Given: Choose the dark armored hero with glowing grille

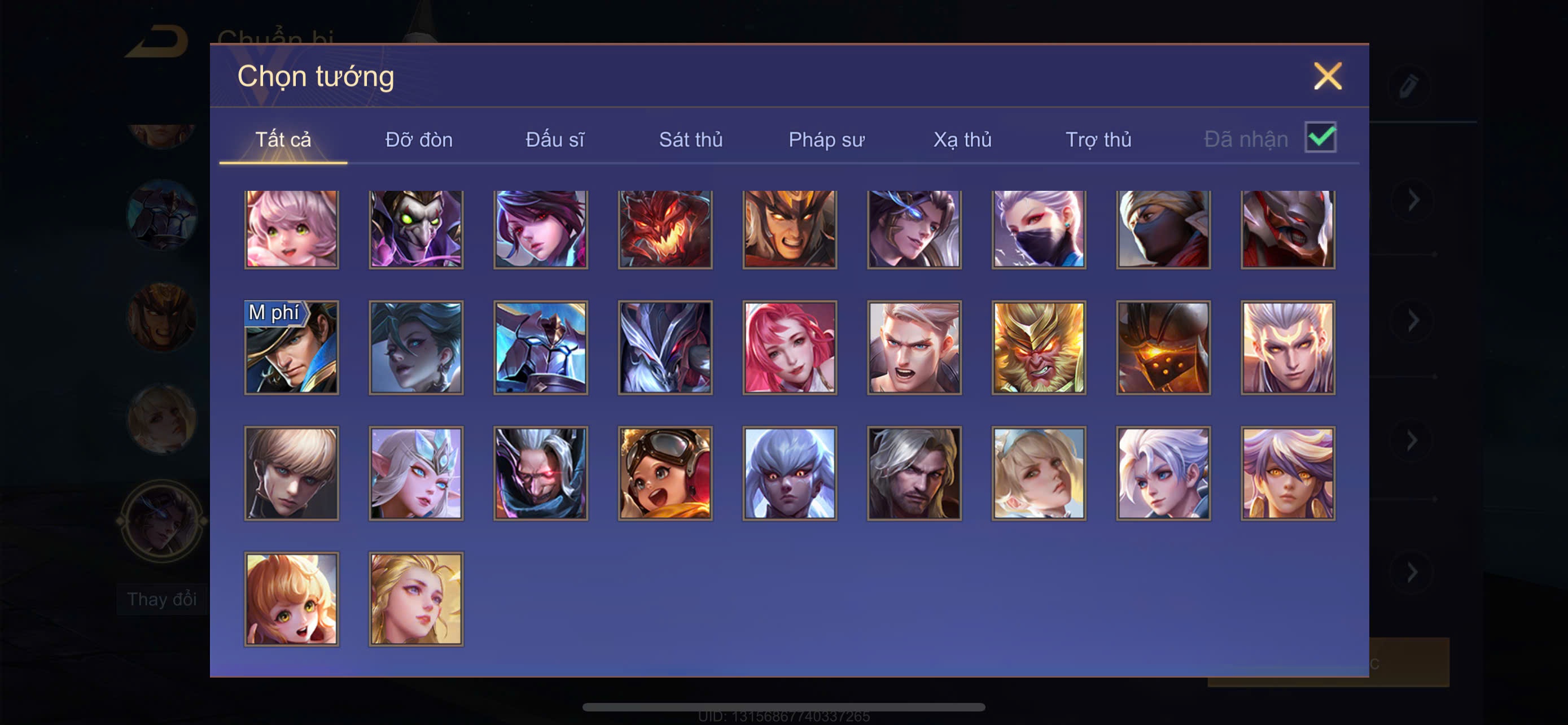Looking at the screenshot, I should point(1163,348).
